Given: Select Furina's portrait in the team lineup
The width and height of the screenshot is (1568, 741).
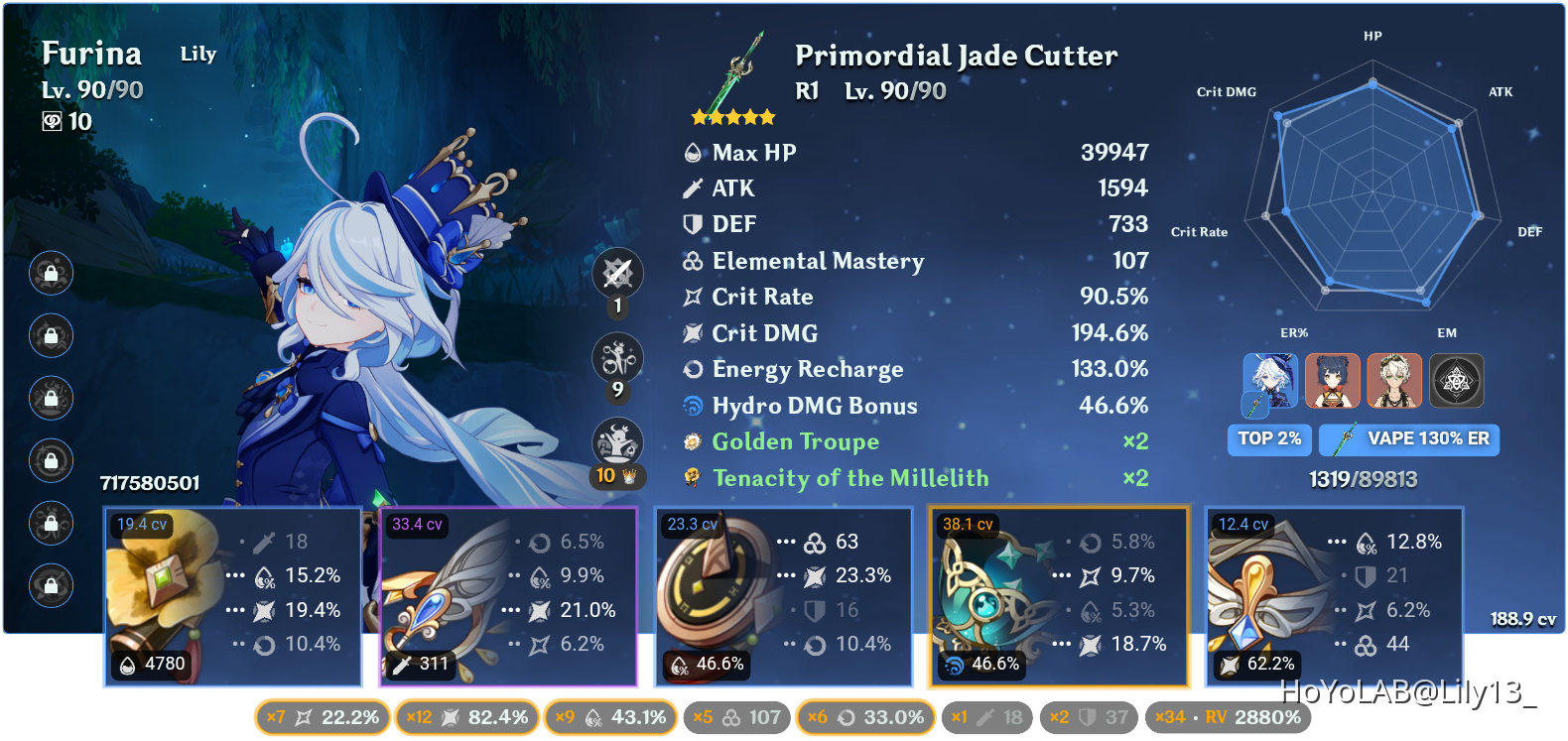Looking at the screenshot, I should [1270, 380].
